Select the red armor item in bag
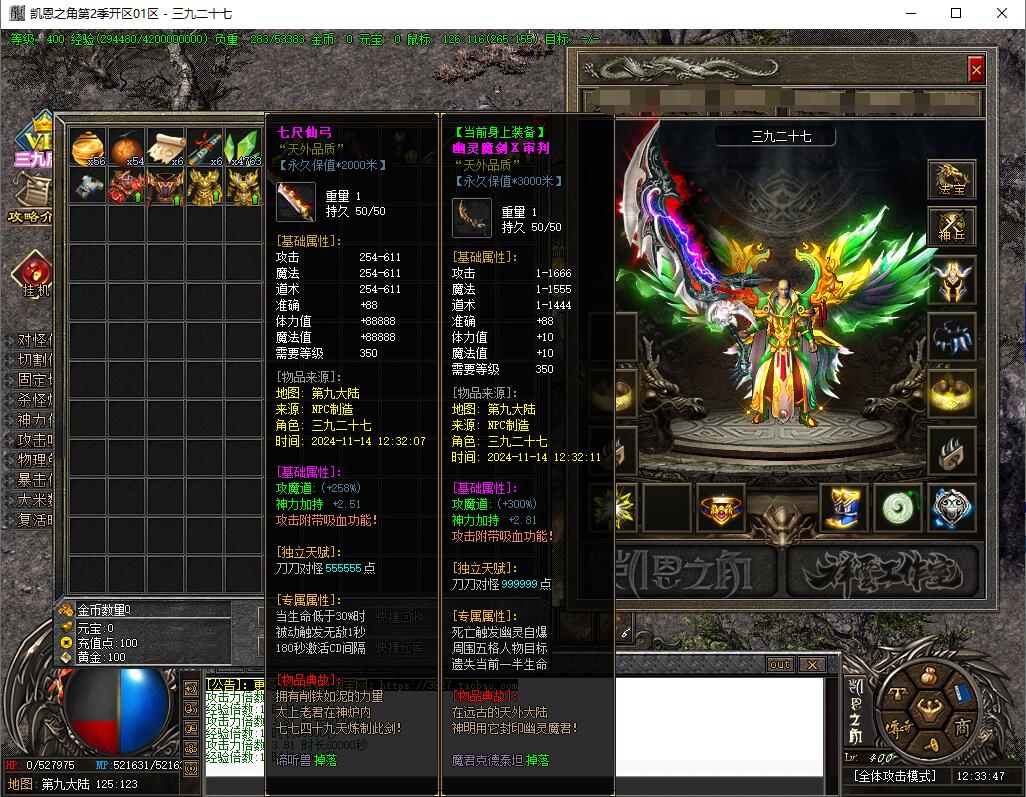 127,186
